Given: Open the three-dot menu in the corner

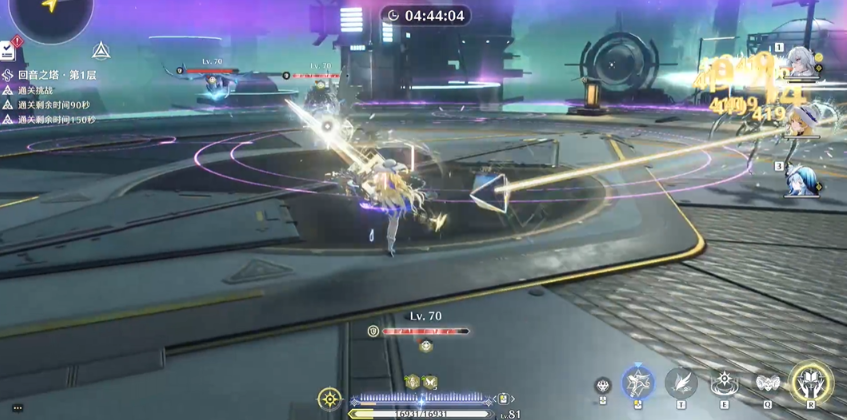Looking at the screenshot, I should (x=17, y=408).
